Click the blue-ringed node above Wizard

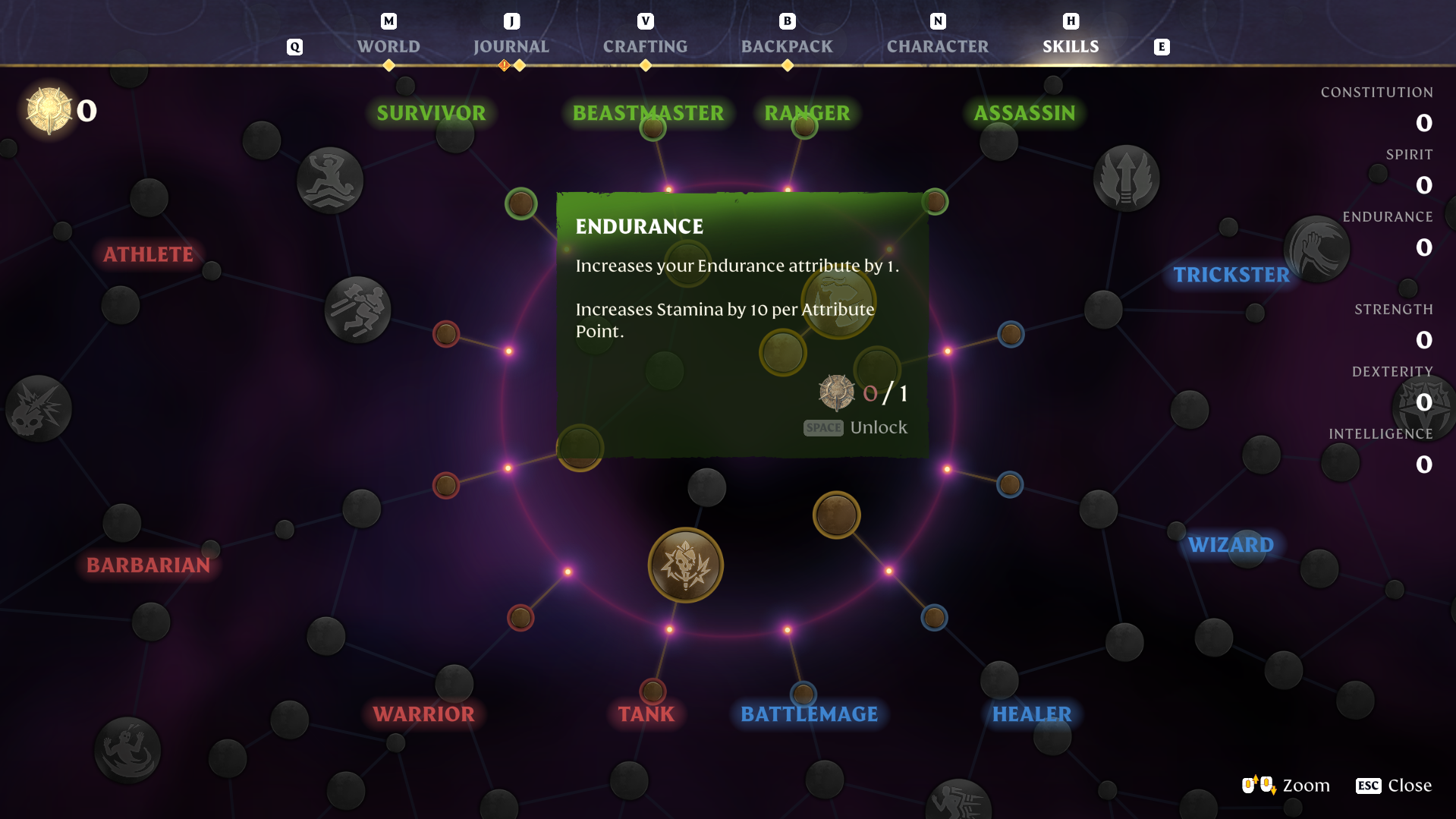tap(1010, 484)
